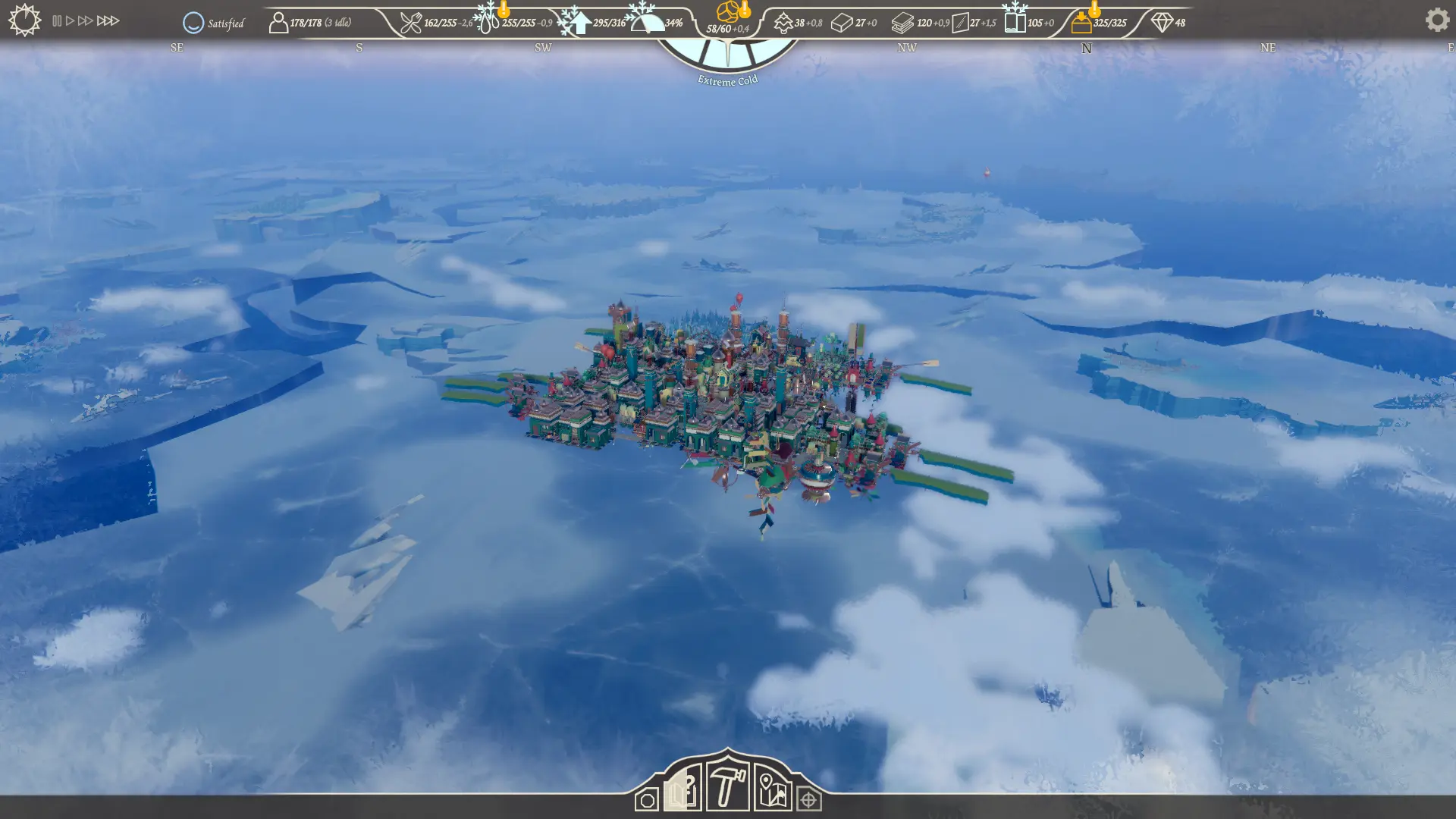Click the crosshair target button
1456x819 pixels.
tap(808, 800)
